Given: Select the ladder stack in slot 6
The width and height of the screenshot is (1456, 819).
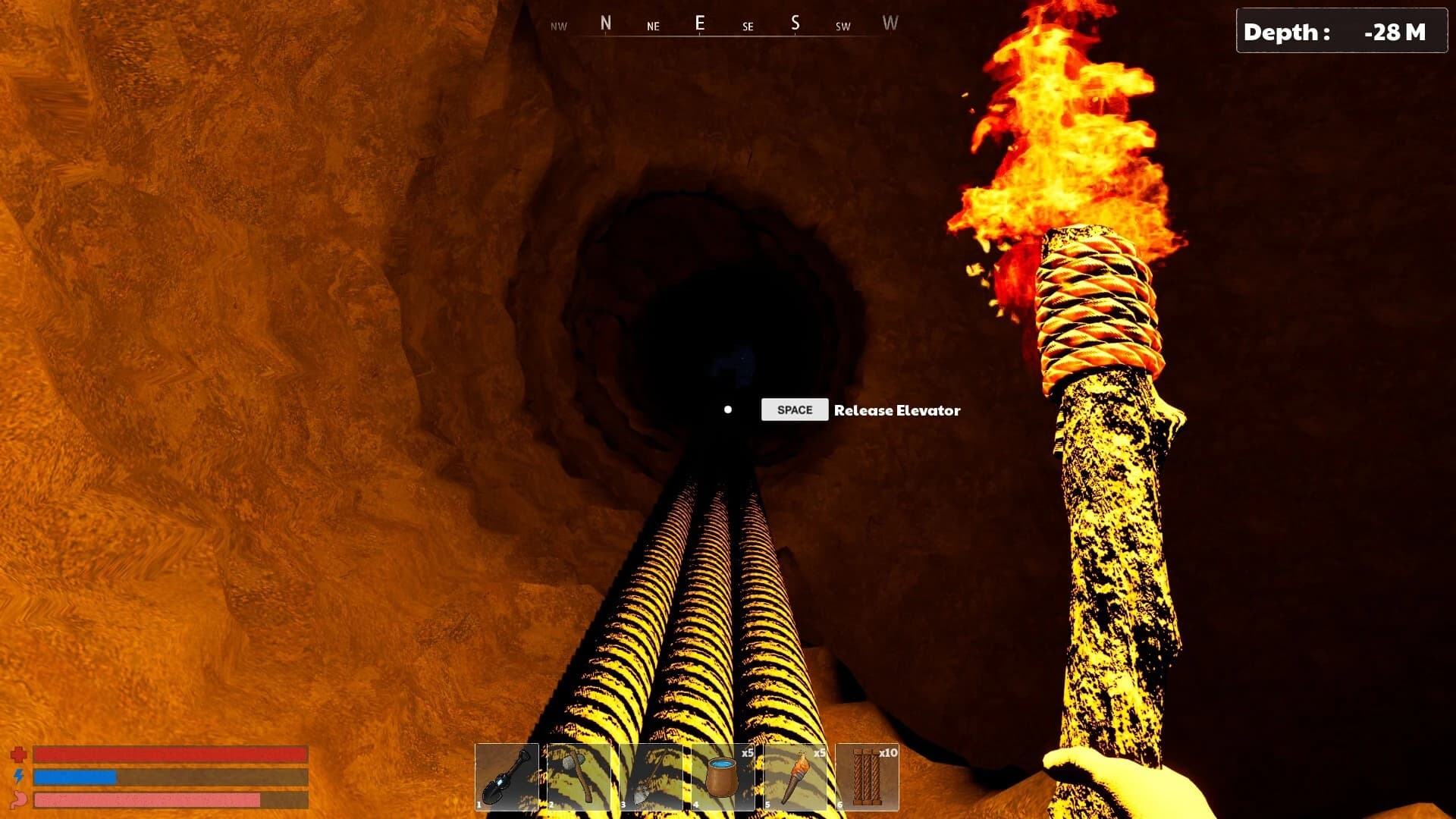Looking at the screenshot, I should coord(869,775).
